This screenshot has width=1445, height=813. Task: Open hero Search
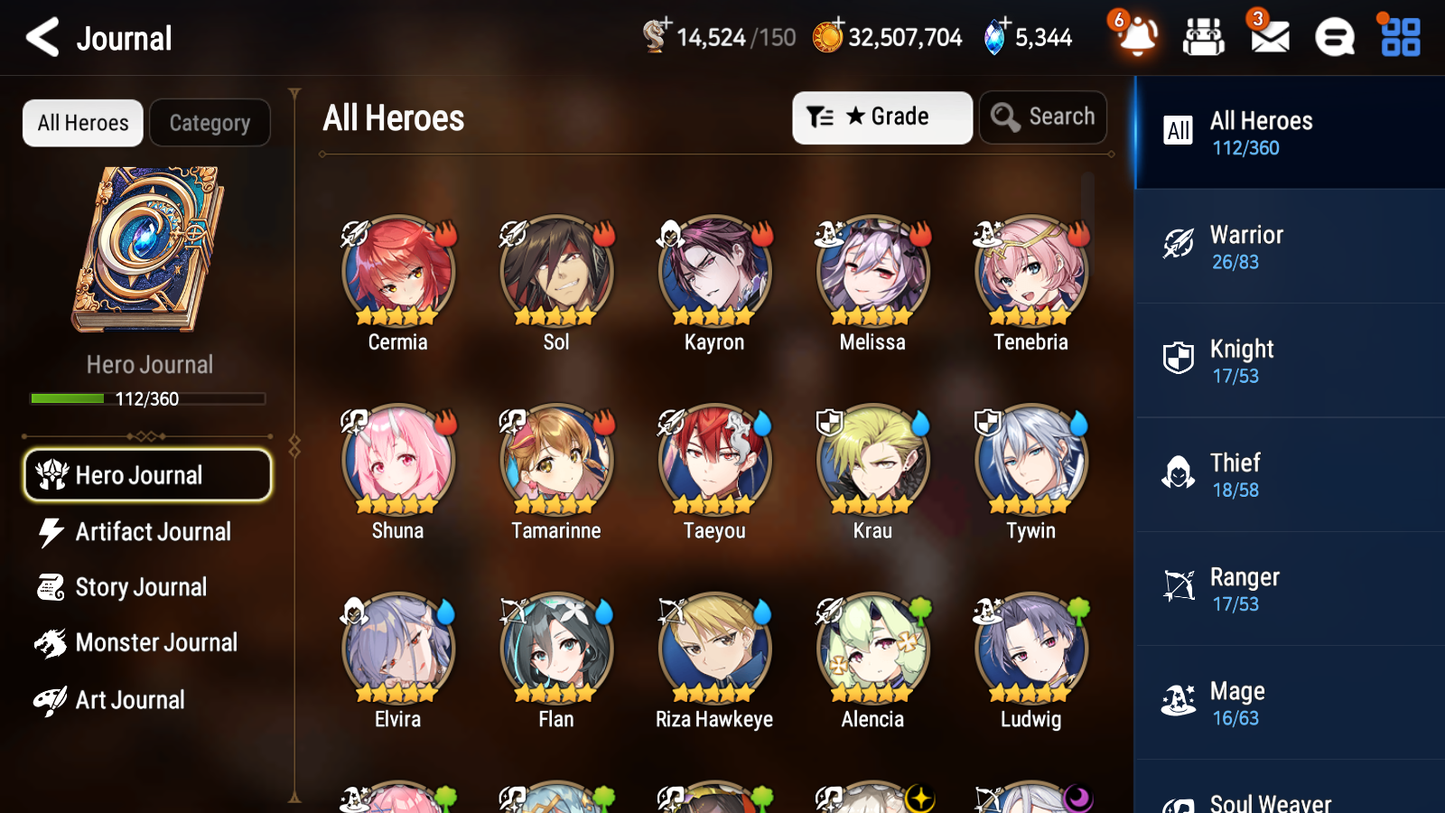pos(1043,116)
